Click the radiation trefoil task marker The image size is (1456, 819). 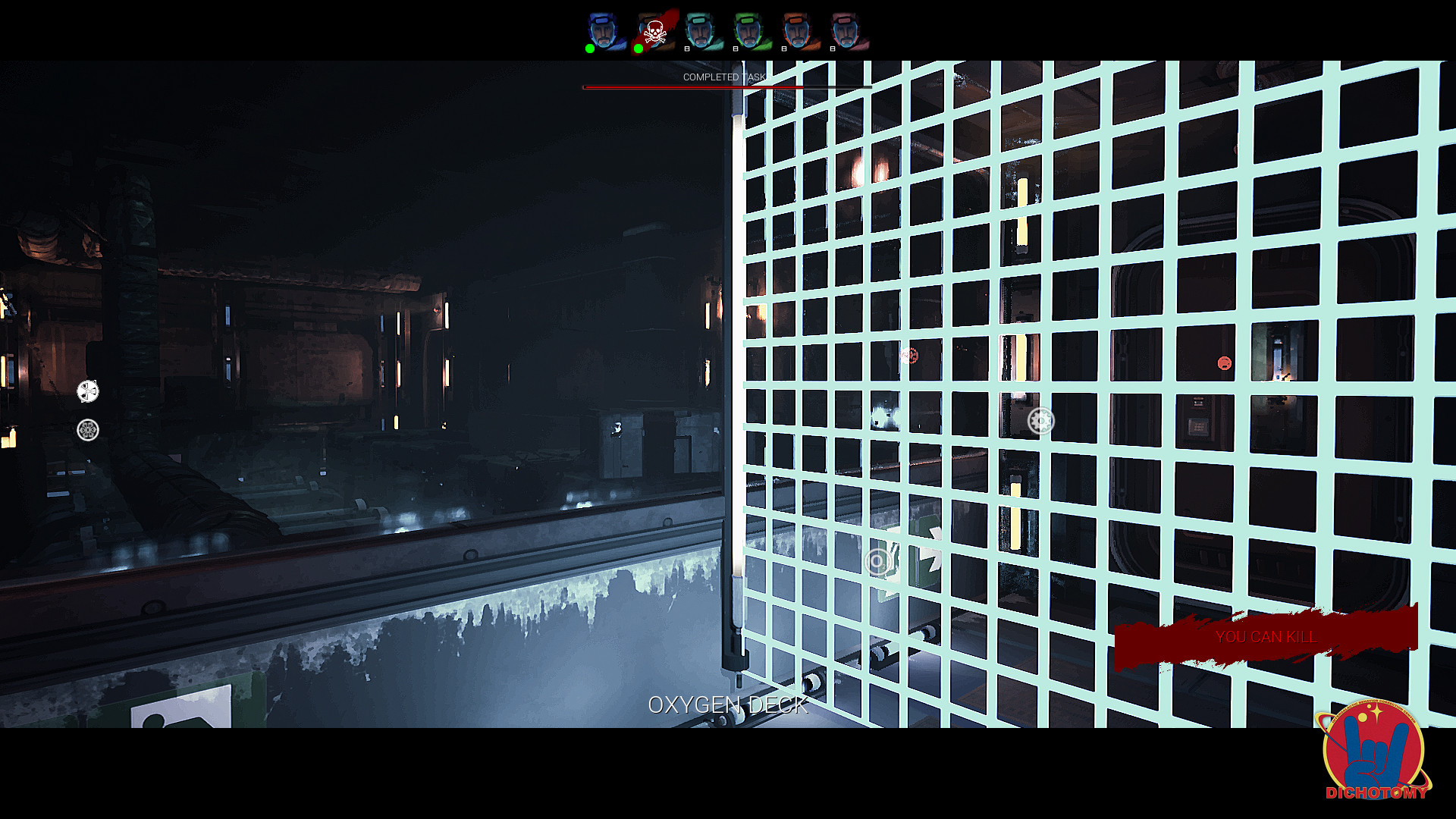coord(88,391)
